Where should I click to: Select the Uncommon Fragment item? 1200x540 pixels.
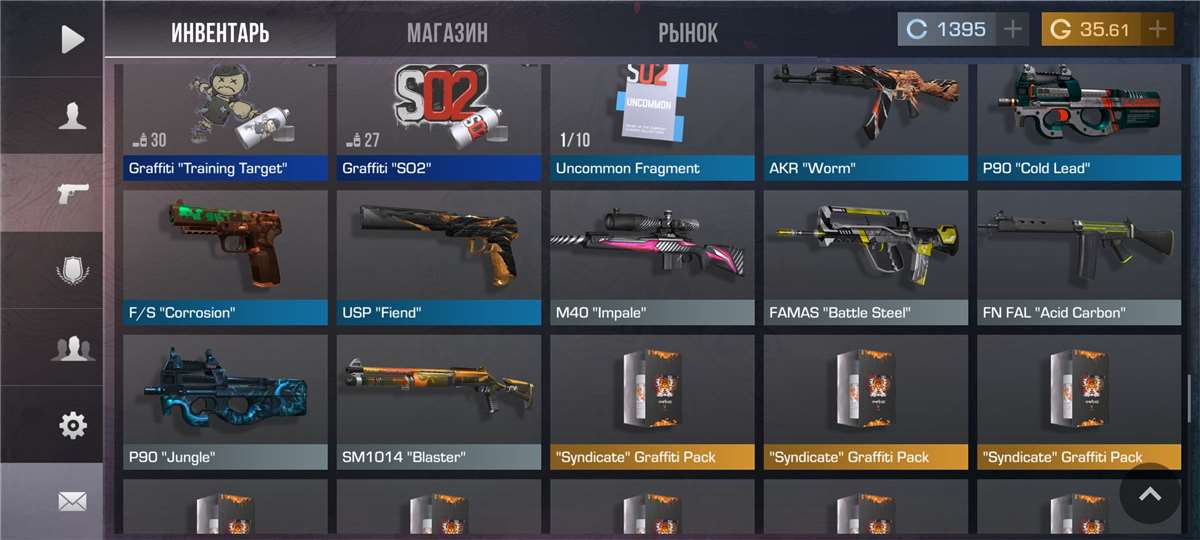click(x=652, y=118)
